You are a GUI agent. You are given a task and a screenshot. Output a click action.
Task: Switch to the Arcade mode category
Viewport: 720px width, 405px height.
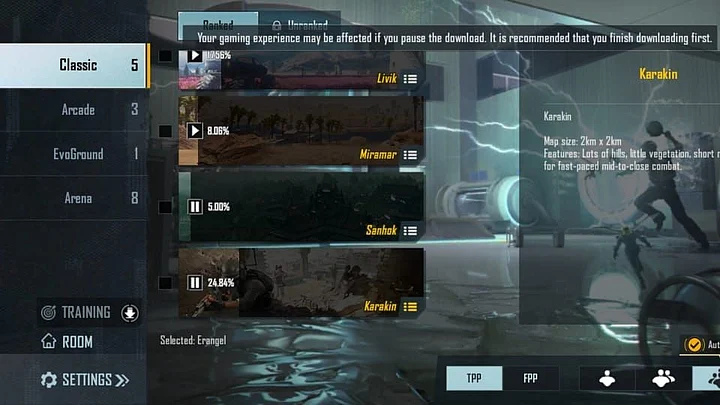coord(78,110)
